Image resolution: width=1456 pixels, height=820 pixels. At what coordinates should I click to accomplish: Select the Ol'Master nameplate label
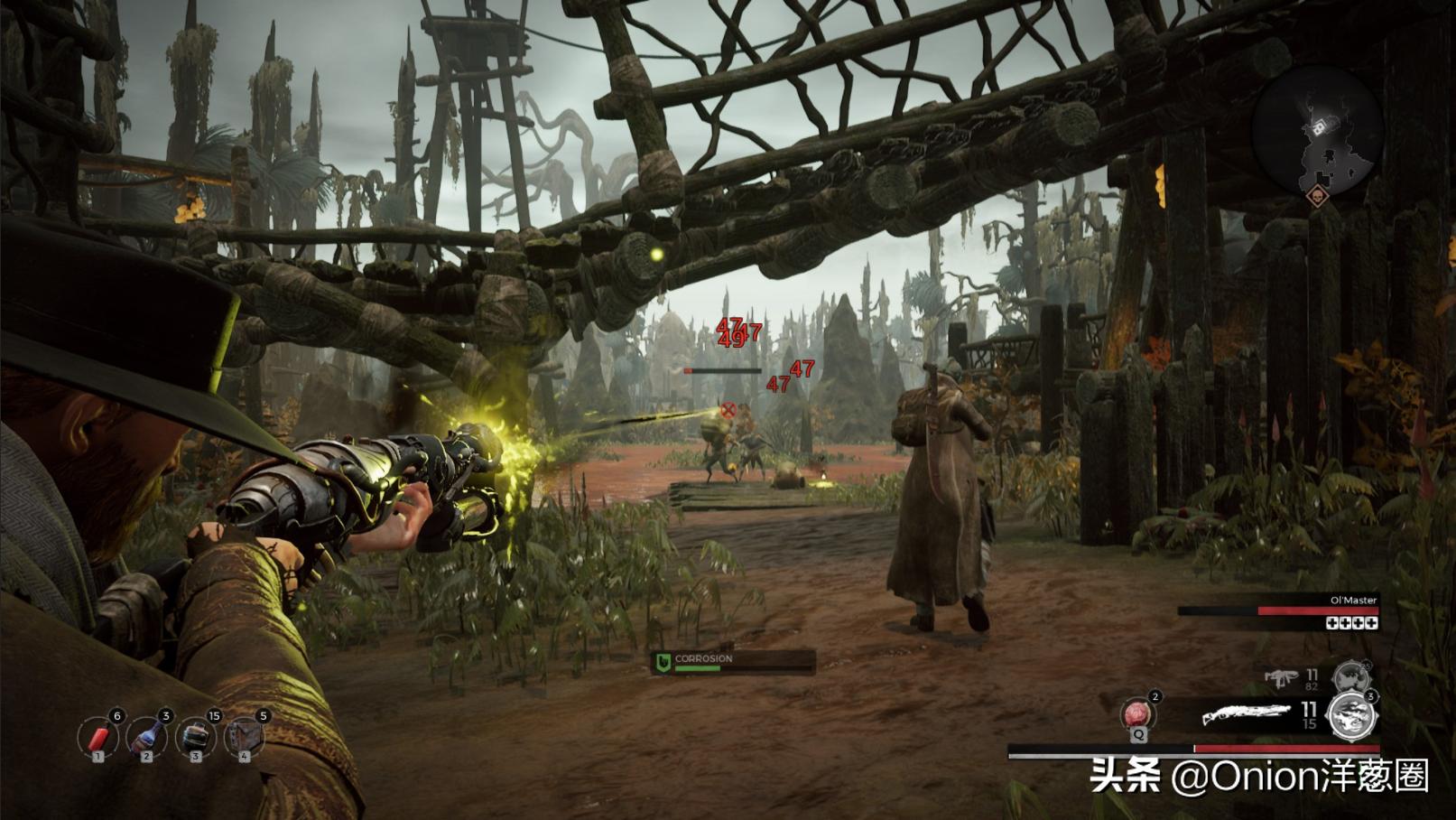pos(1354,600)
